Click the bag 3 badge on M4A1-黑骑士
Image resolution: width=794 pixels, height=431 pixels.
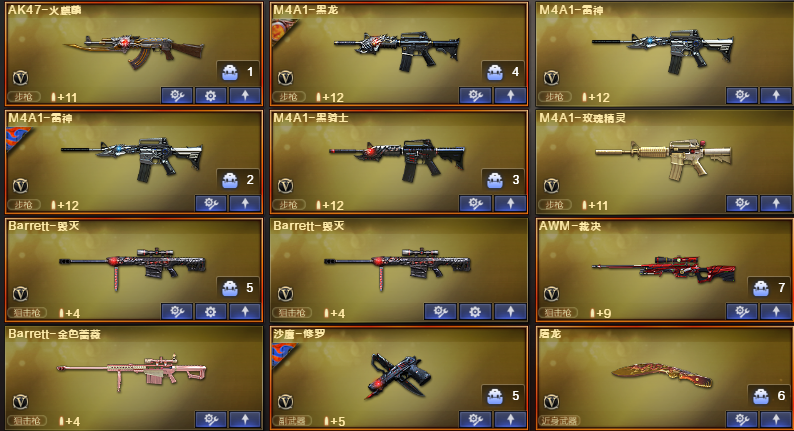502,180
